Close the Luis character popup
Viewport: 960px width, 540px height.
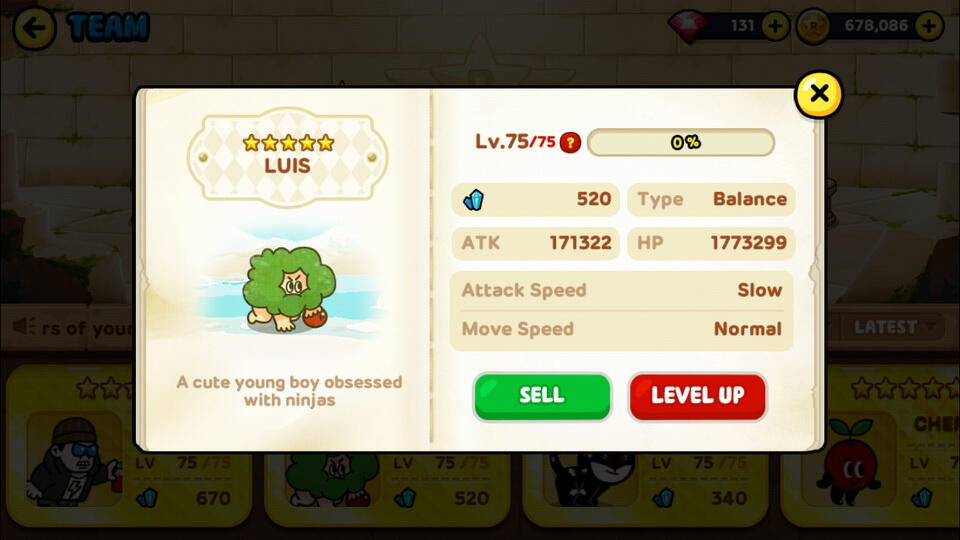[x=818, y=95]
